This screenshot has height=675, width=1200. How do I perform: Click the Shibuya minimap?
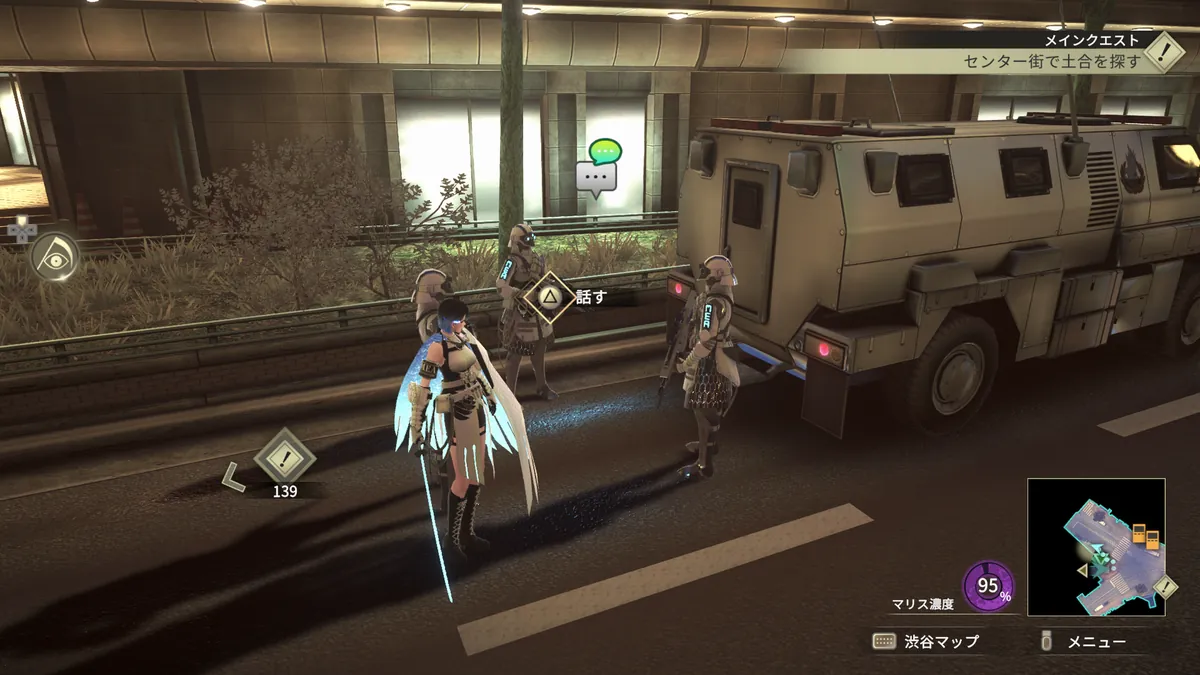(x=1095, y=546)
